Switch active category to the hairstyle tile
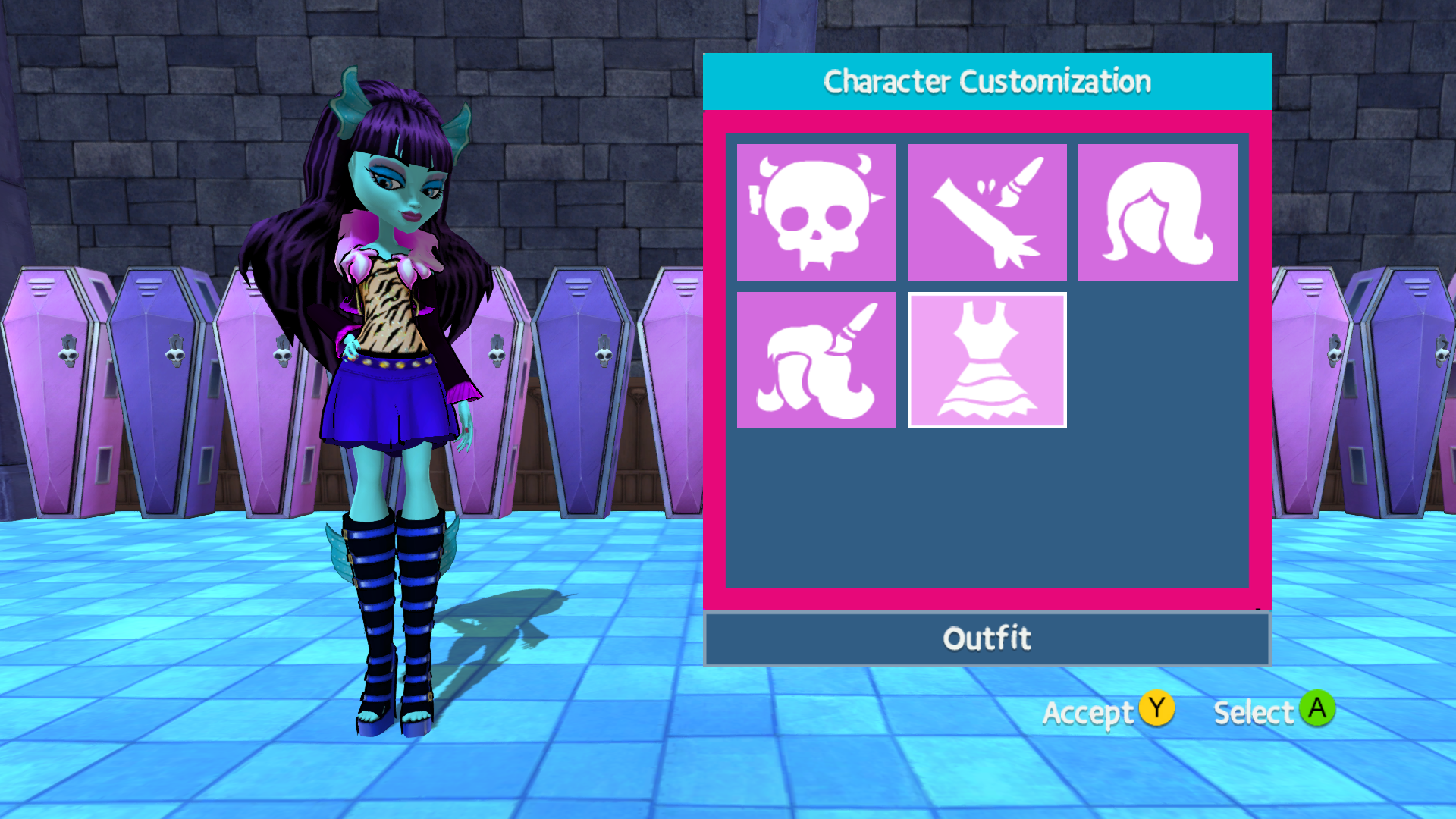1456x819 pixels. click(1157, 210)
